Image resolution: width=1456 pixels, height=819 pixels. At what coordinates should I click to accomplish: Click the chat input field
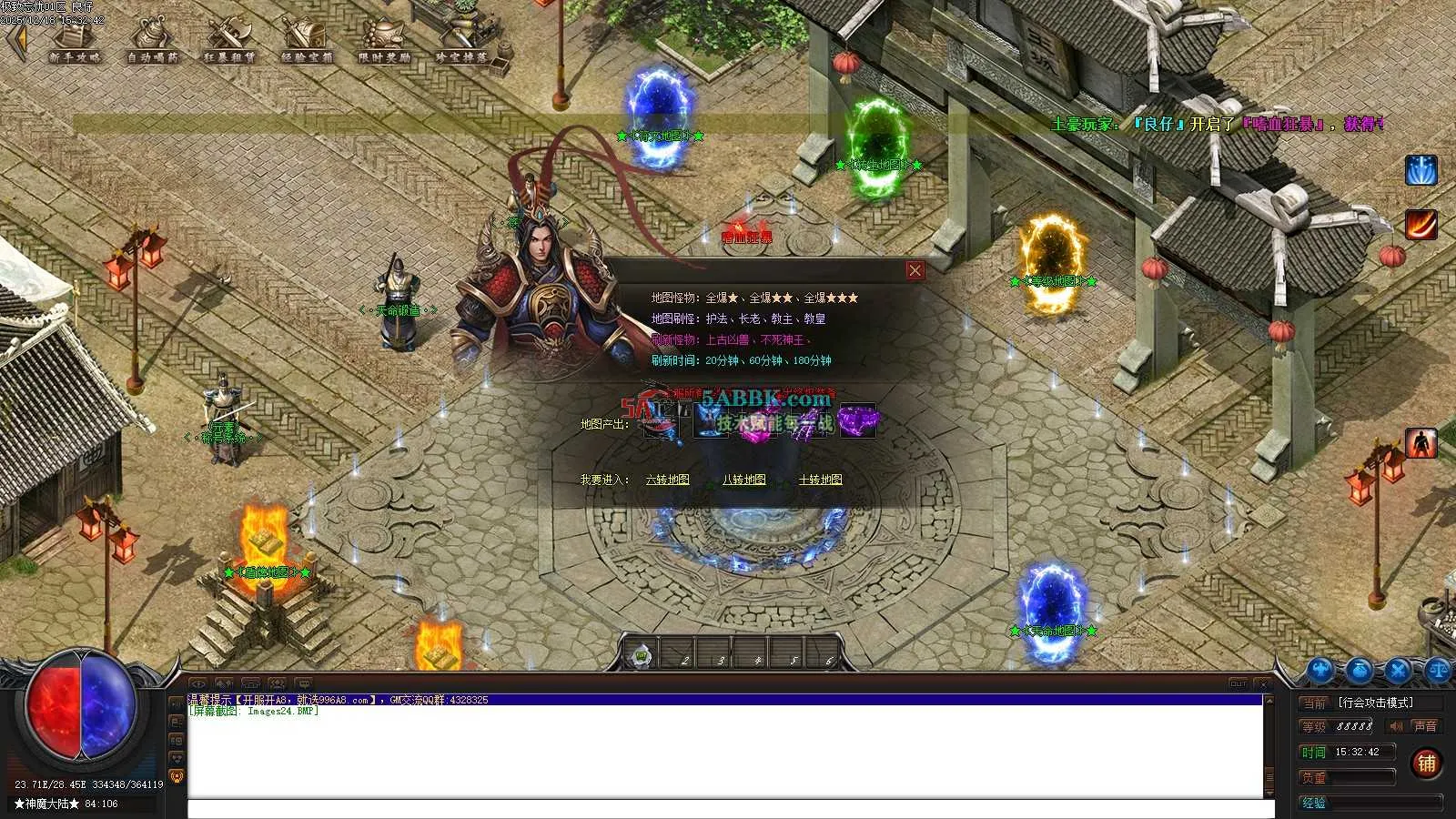pos(725,808)
